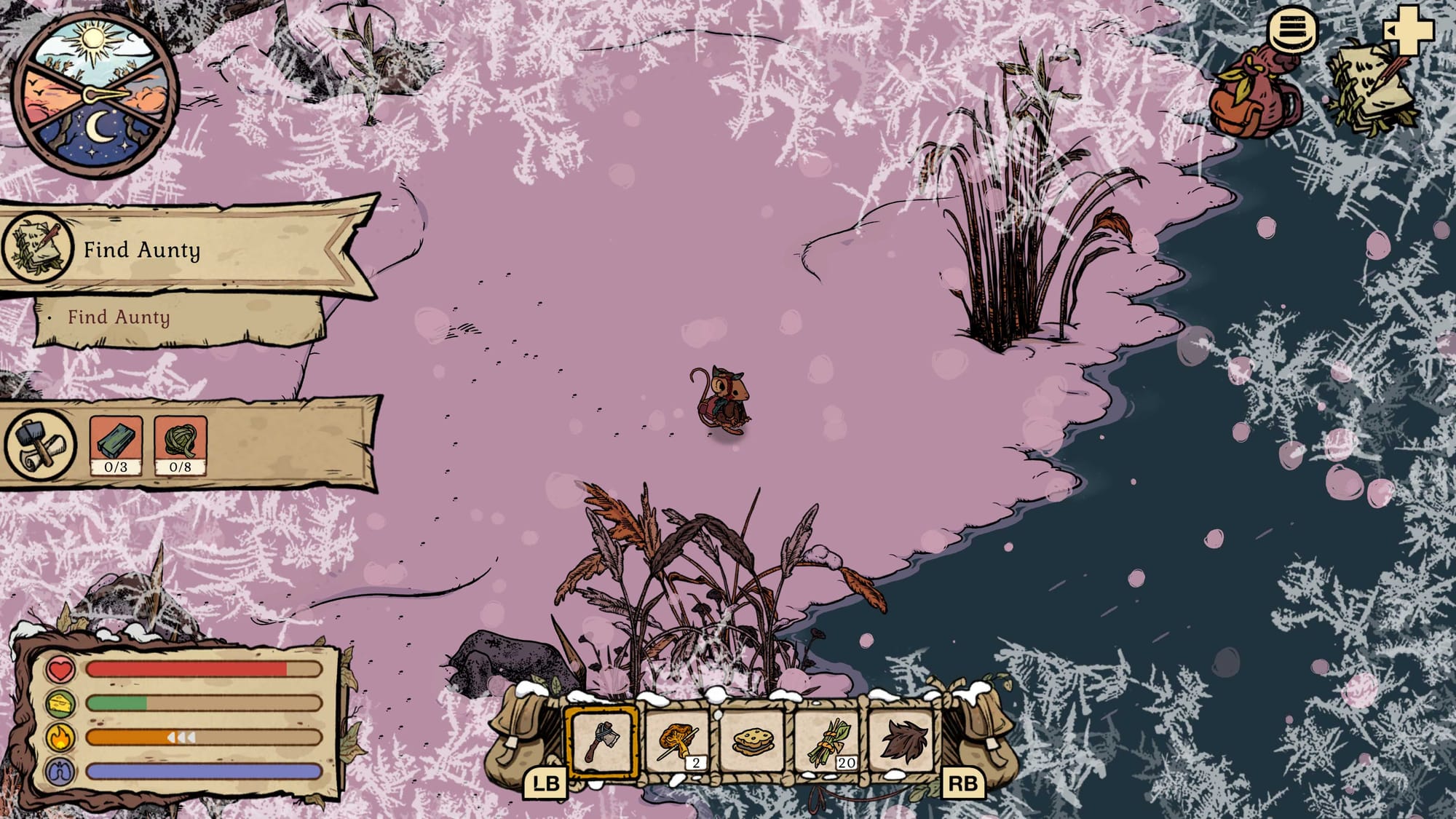Click the fiber 0/8 ingredient slot
1456x819 pixels.
pyautogui.click(x=180, y=443)
